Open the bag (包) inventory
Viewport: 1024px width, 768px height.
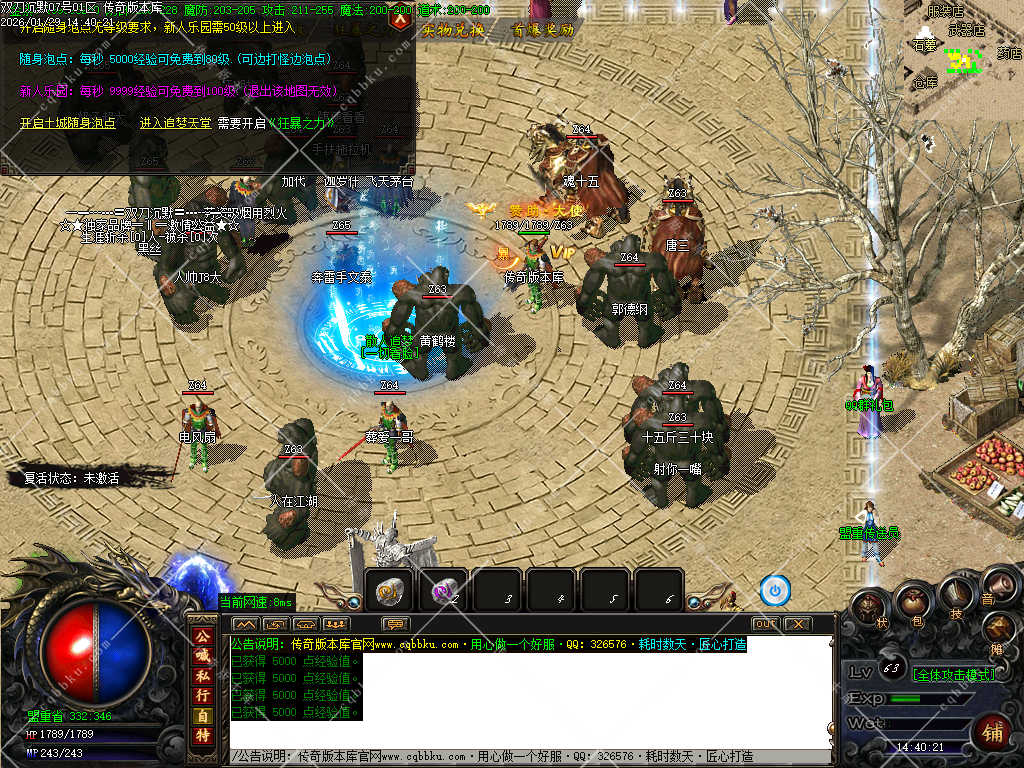pyautogui.click(x=911, y=602)
